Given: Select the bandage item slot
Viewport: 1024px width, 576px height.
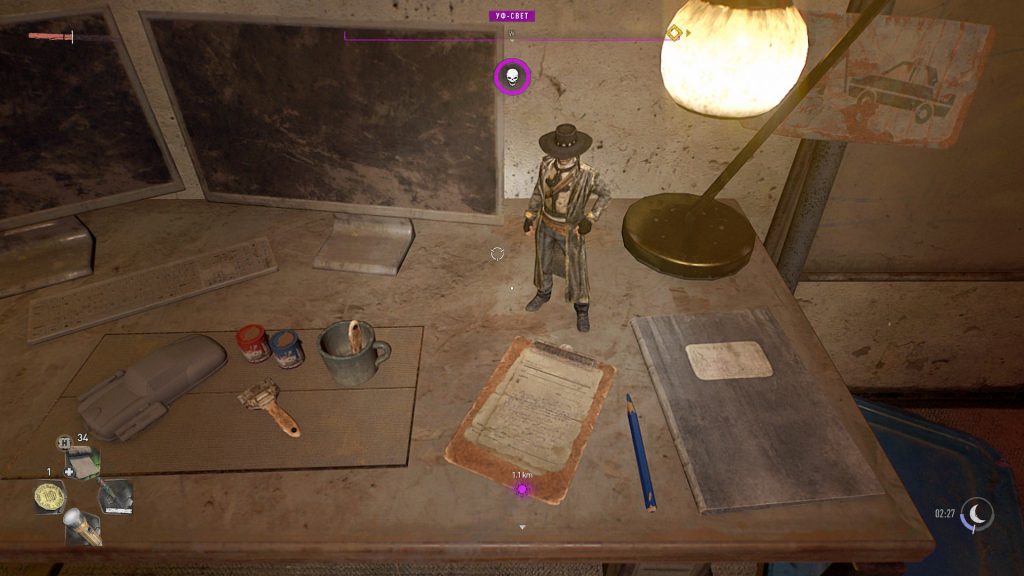Looking at the screenshot, I should [84, 462].
